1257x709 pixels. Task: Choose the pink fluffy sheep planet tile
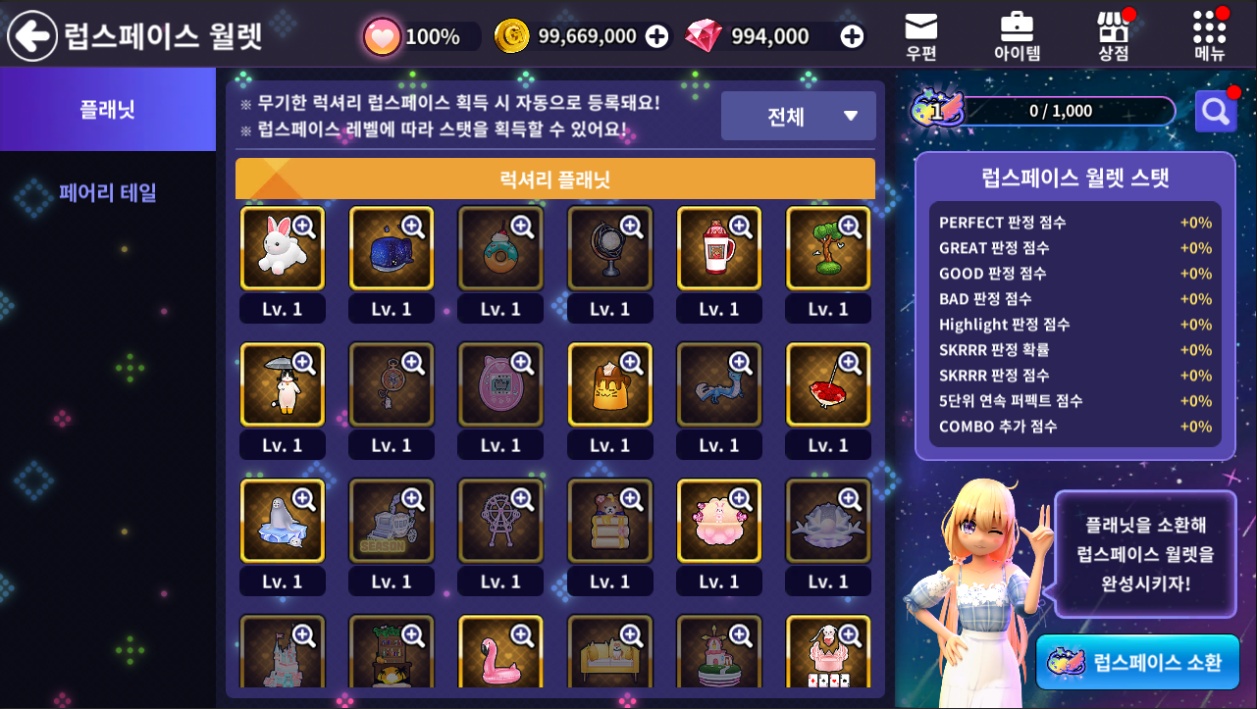(718, 521)
